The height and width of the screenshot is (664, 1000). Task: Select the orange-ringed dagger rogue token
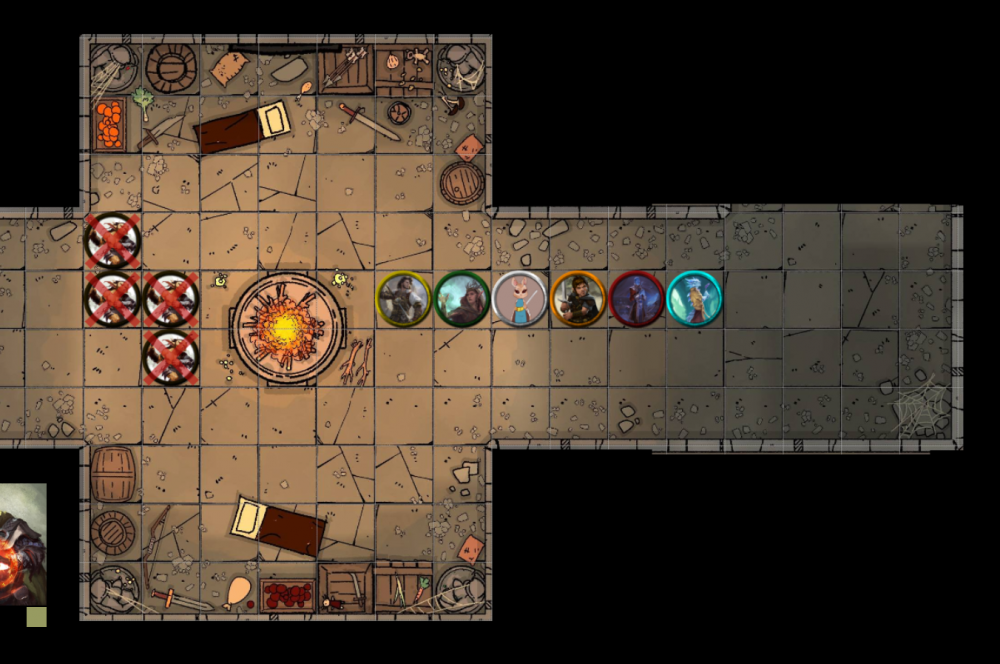point(578,298)
